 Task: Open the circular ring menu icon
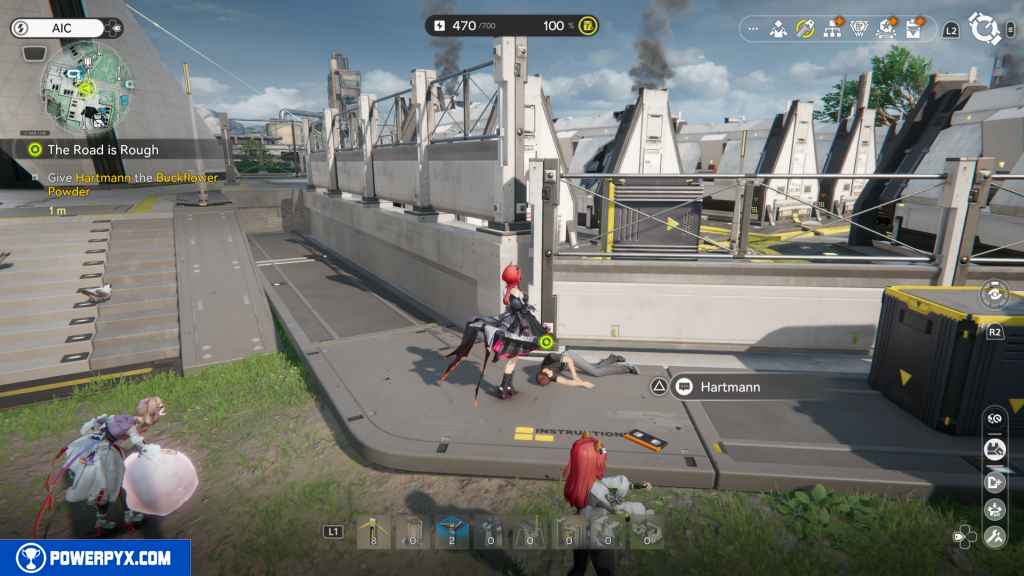click(985, 29)
